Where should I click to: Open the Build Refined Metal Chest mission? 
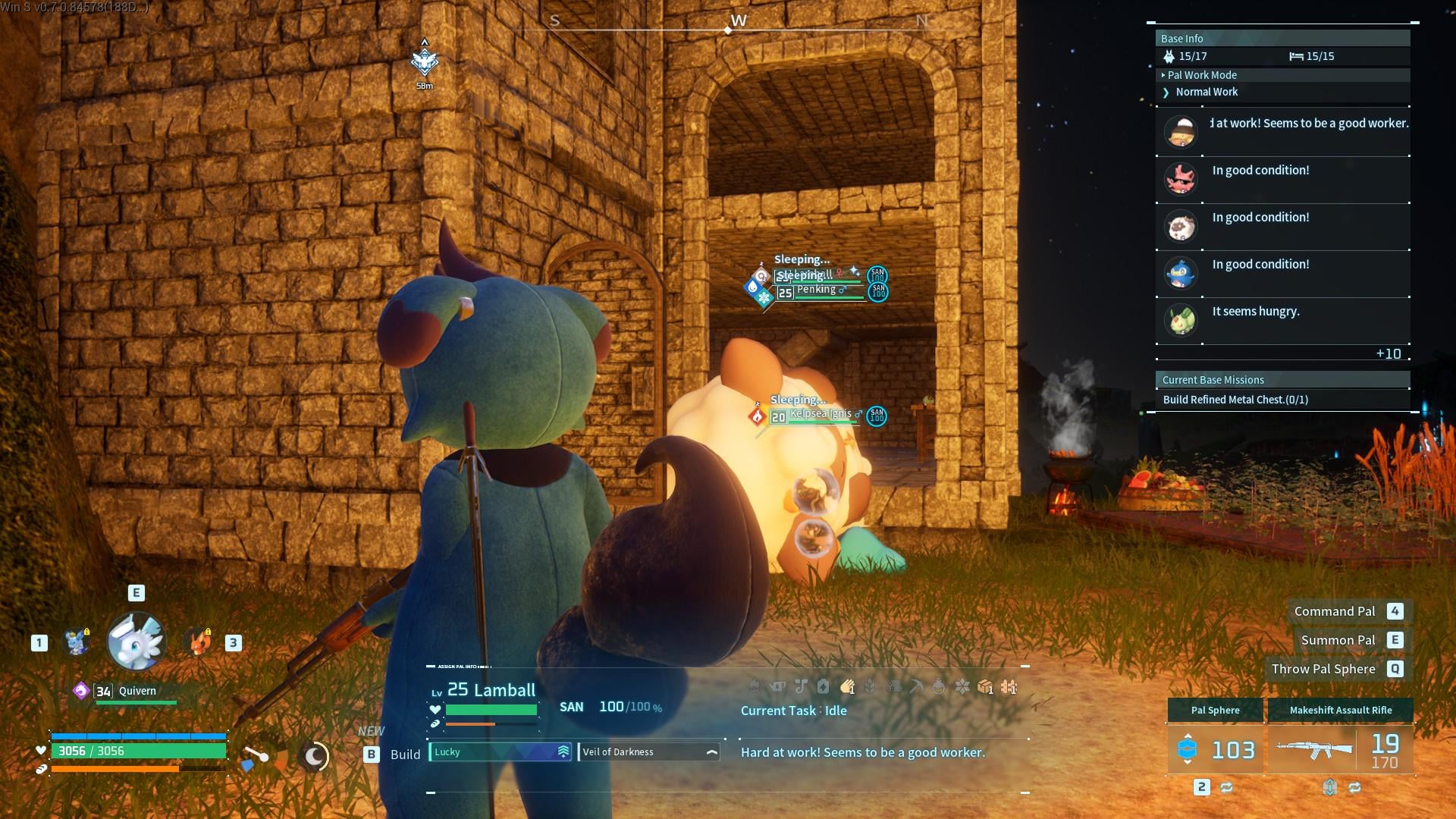pos(1235,400)
